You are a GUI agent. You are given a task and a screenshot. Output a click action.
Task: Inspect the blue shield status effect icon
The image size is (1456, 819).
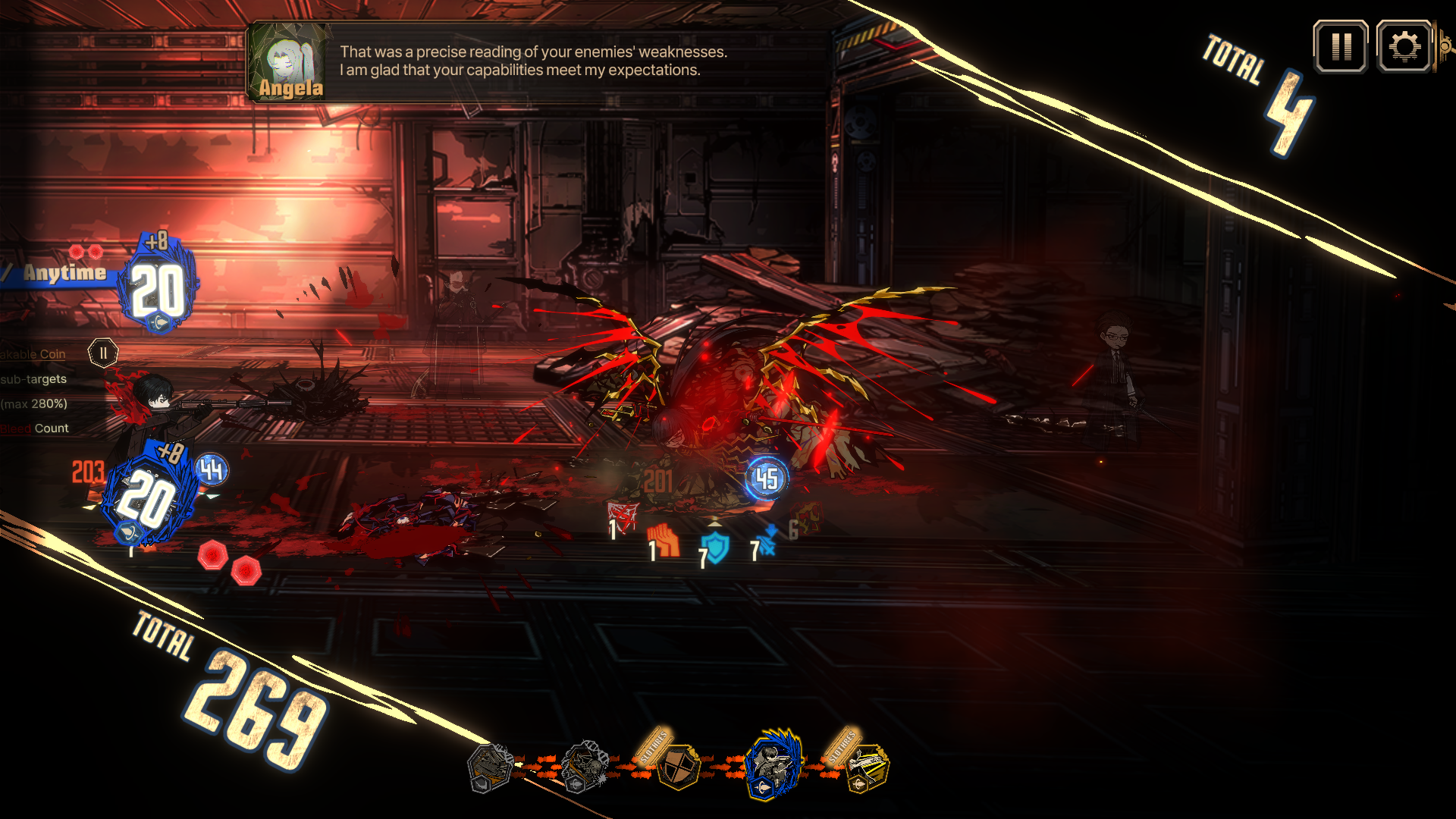pyautogui.click(x=715, y=547)
